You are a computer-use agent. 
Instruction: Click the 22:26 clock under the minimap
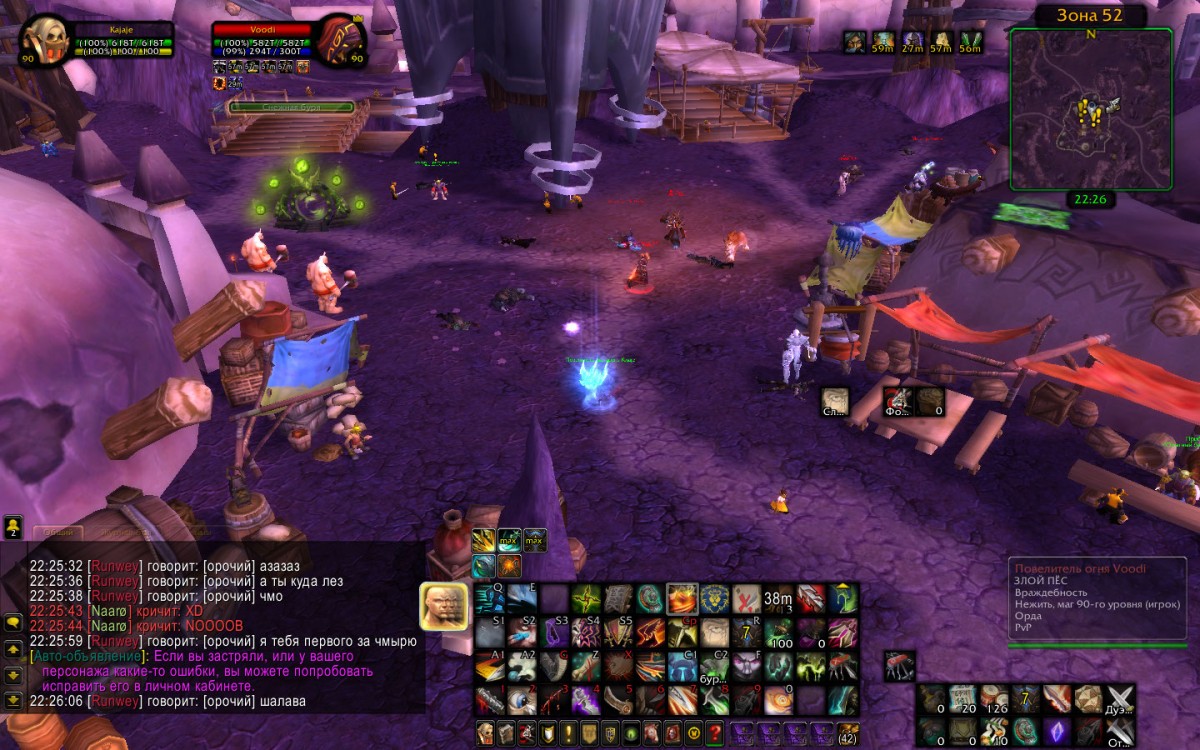tap(1090, 200)
